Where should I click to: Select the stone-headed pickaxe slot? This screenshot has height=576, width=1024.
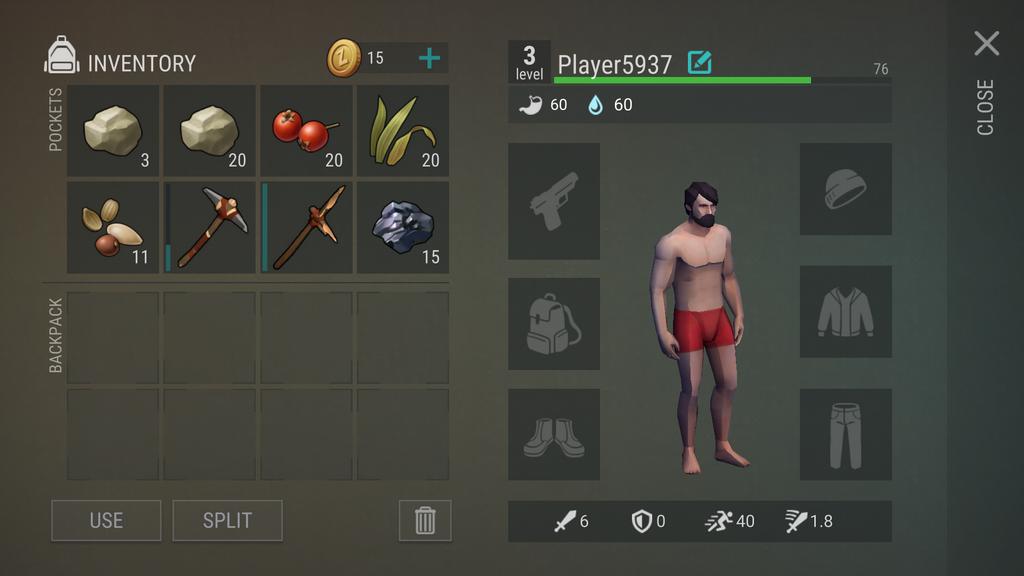[210, 228]
